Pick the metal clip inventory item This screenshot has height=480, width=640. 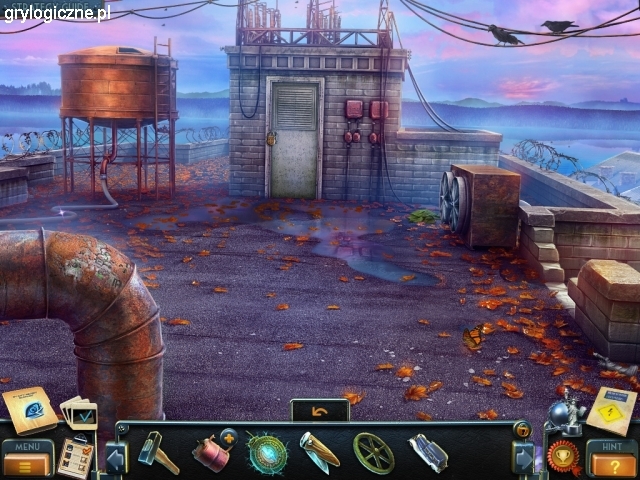pyautogui.click(x=428, y=452)
